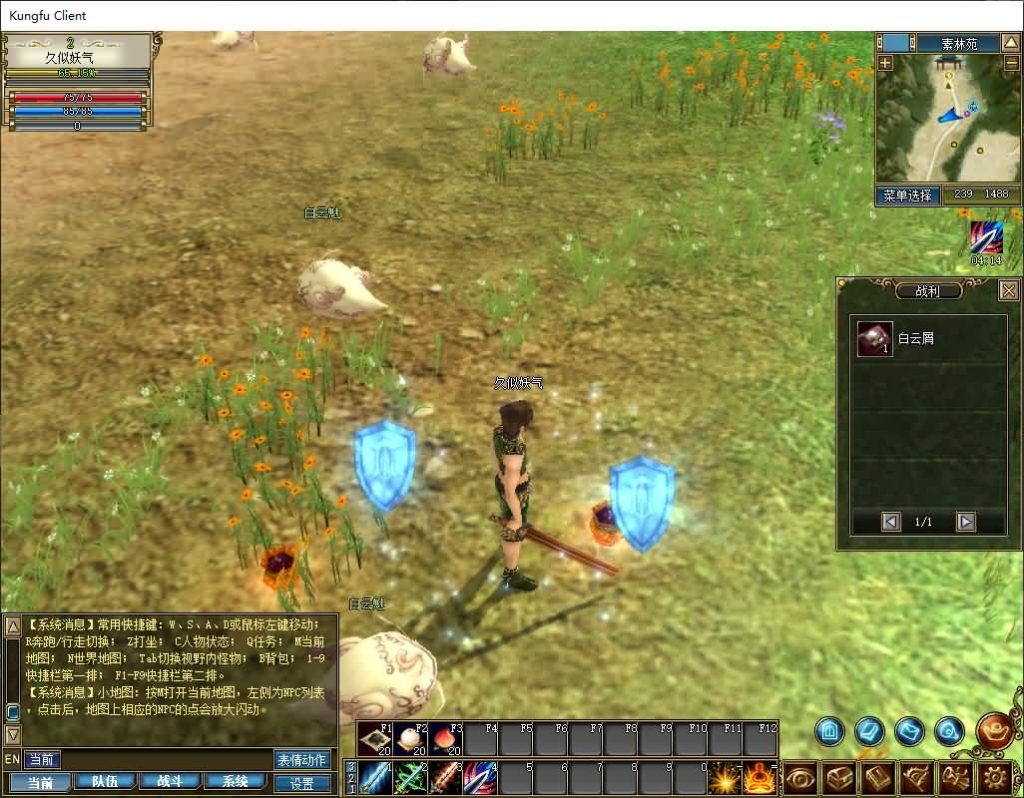This screenshot has width=1024, height=798.
Task: Activate the green sword skill in slot 2
Action: point(411,777)
